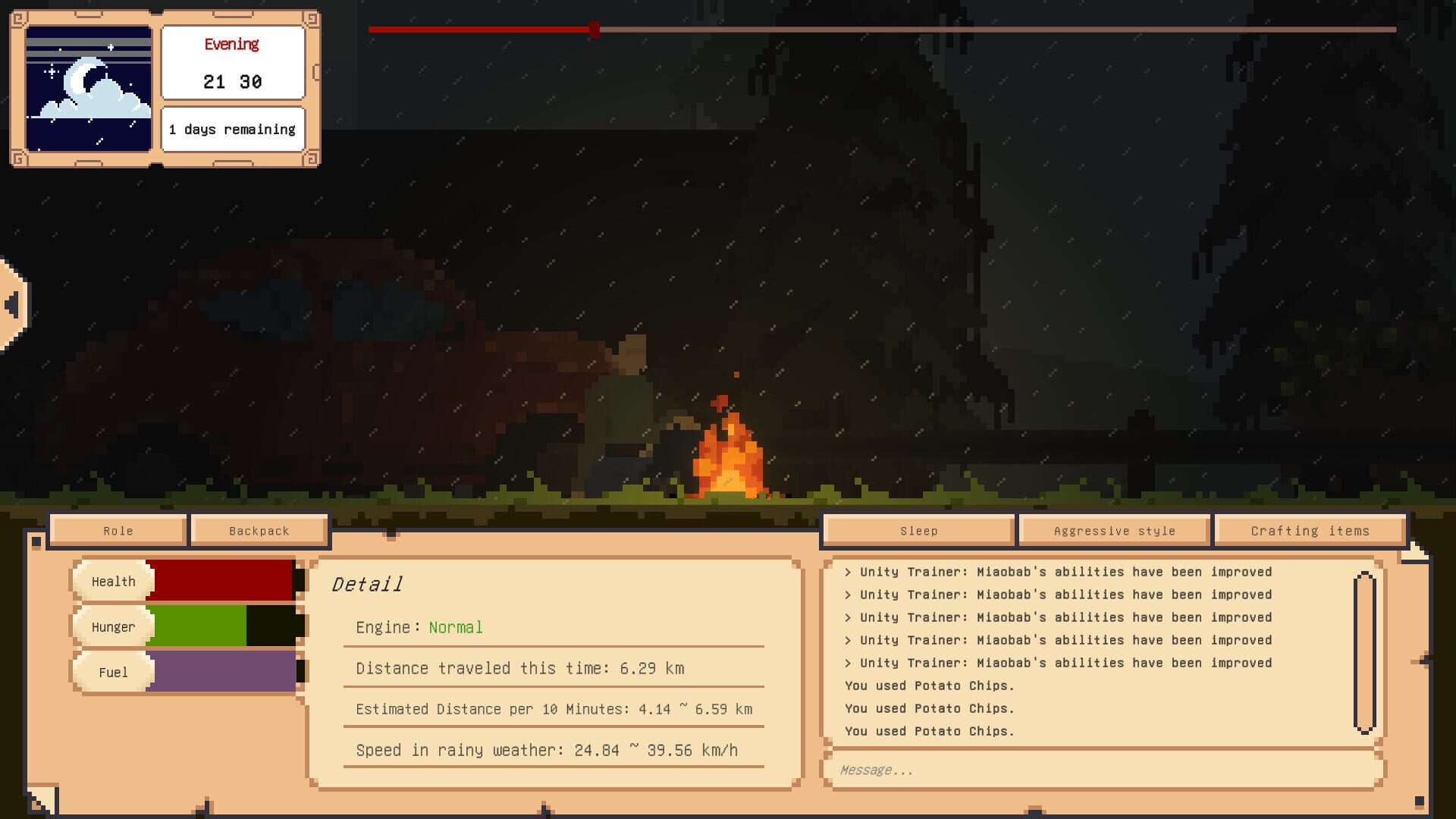Enable Sleep for the character
The image size is (1456, 819).
tap(918, 530)
